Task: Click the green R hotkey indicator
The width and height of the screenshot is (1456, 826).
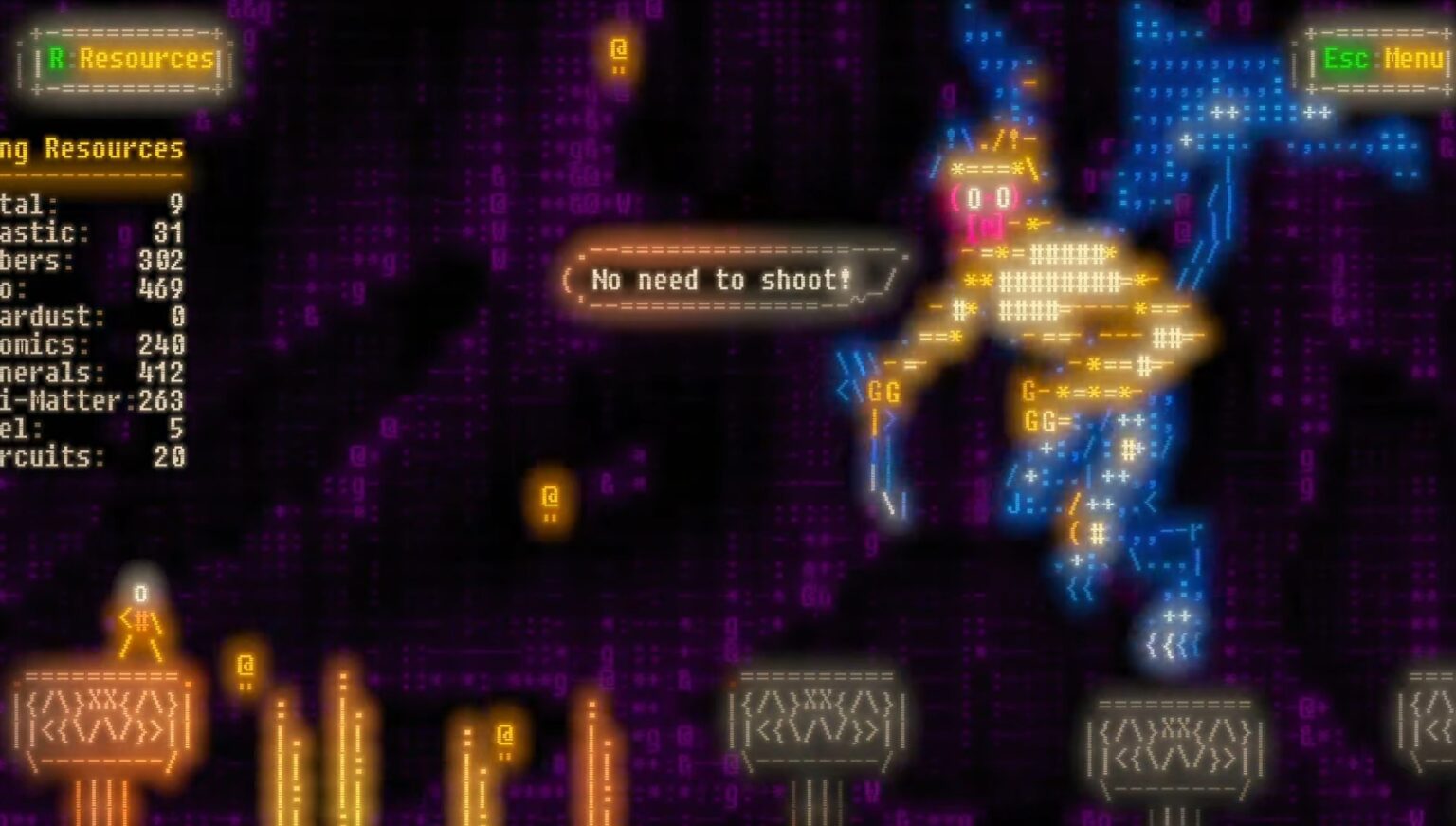Action: tap(59, 60)
